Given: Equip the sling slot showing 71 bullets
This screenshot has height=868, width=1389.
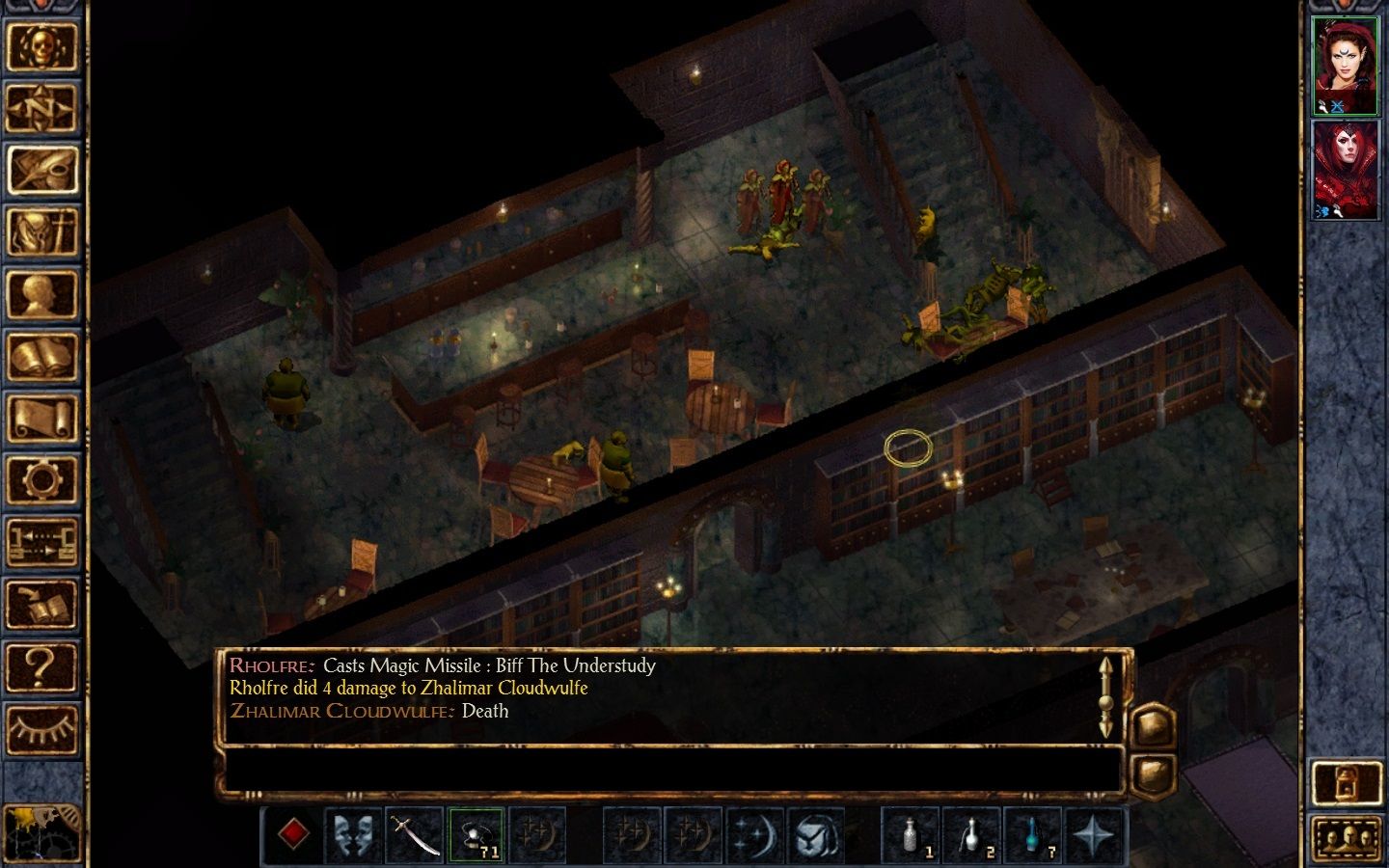Looking at the screenshot, I should coord(477,835).
